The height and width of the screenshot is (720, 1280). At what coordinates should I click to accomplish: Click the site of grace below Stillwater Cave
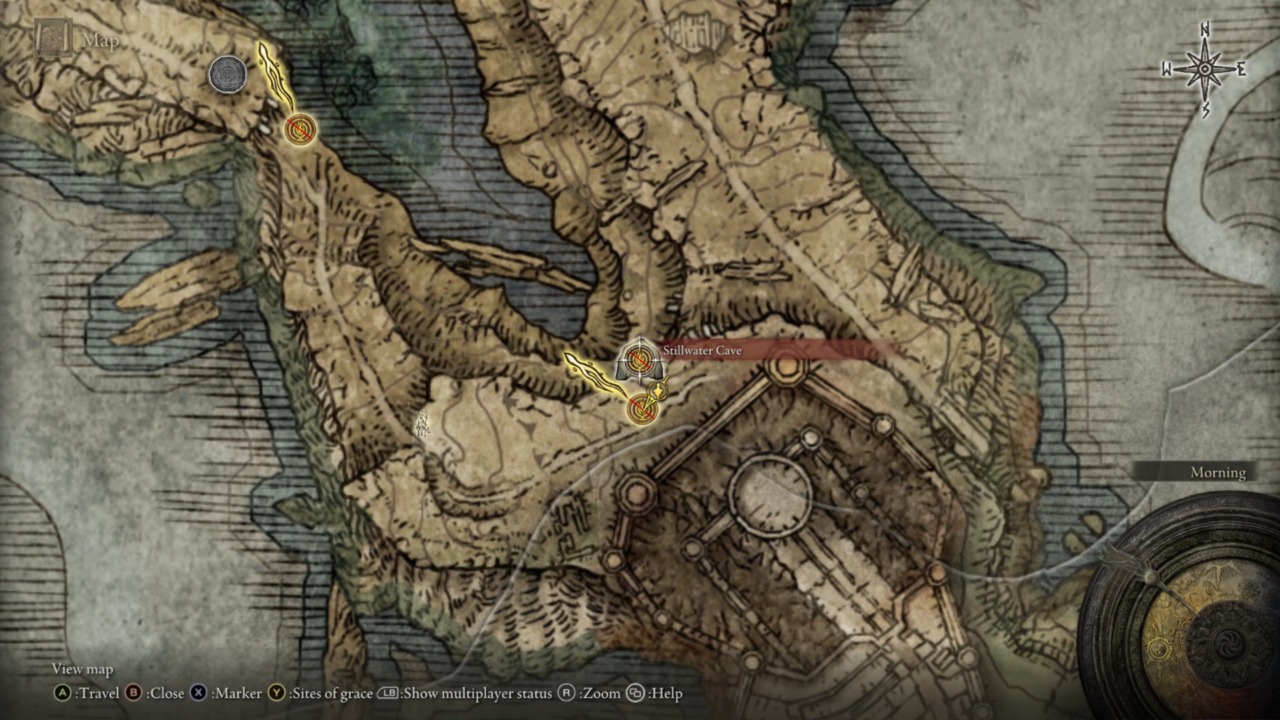[x=640, y=408]
